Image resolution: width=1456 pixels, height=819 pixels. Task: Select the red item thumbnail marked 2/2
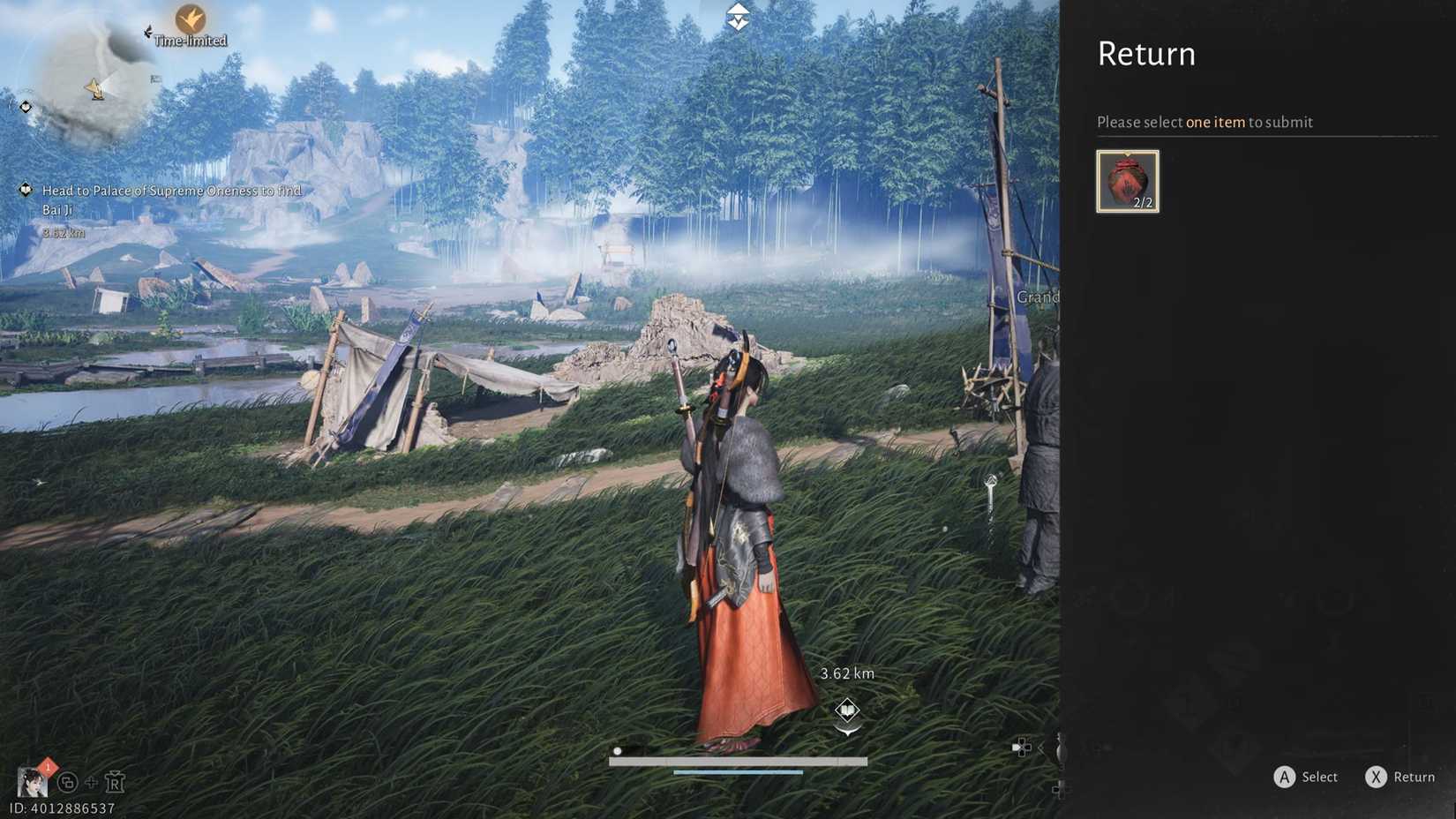tap(1127, 180)
